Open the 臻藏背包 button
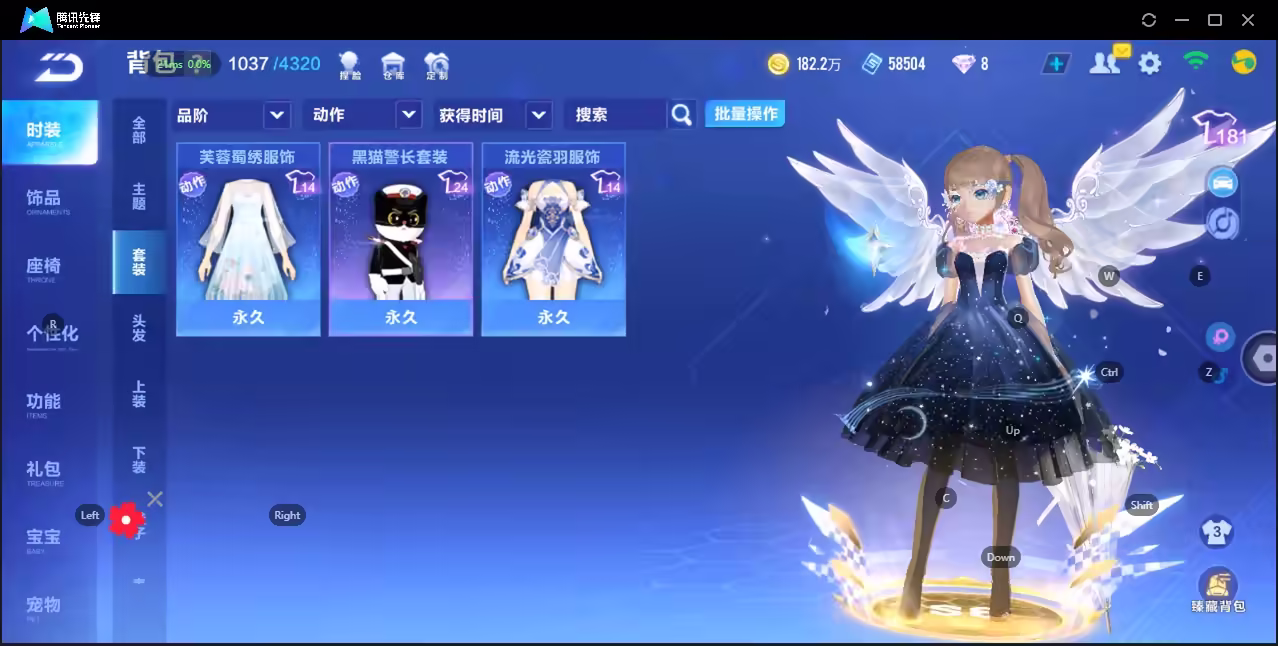Viewport: 1278px width, 646px height. (x=1217, y=590)
